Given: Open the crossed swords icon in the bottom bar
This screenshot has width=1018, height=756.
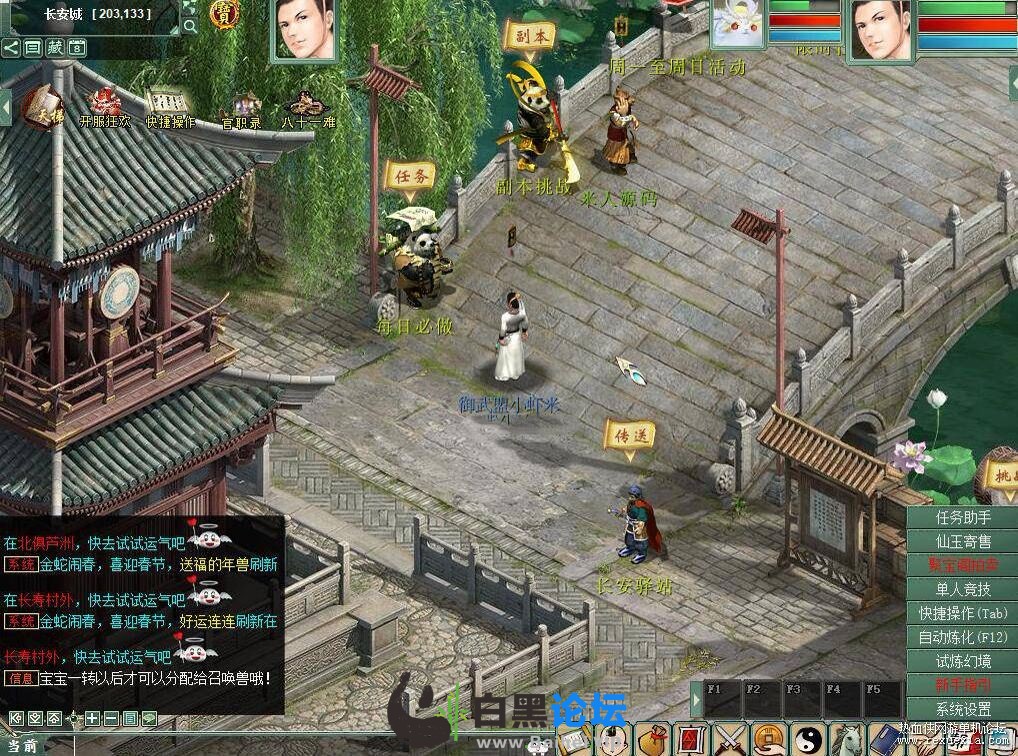Looking at the screenshot, I should click(x=731, y=740).
